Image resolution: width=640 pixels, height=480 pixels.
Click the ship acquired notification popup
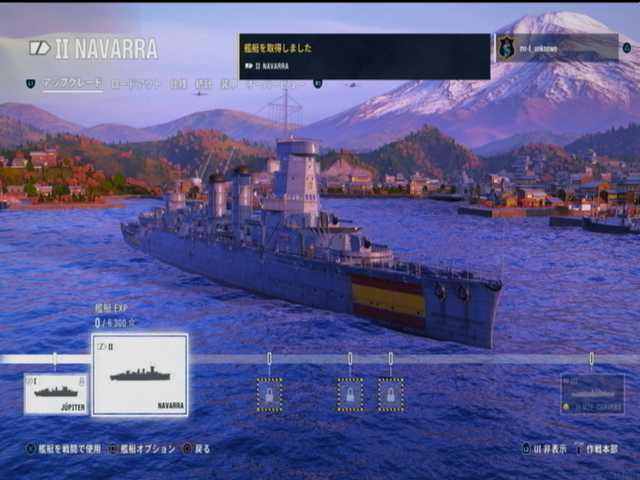tap(364, 56)
